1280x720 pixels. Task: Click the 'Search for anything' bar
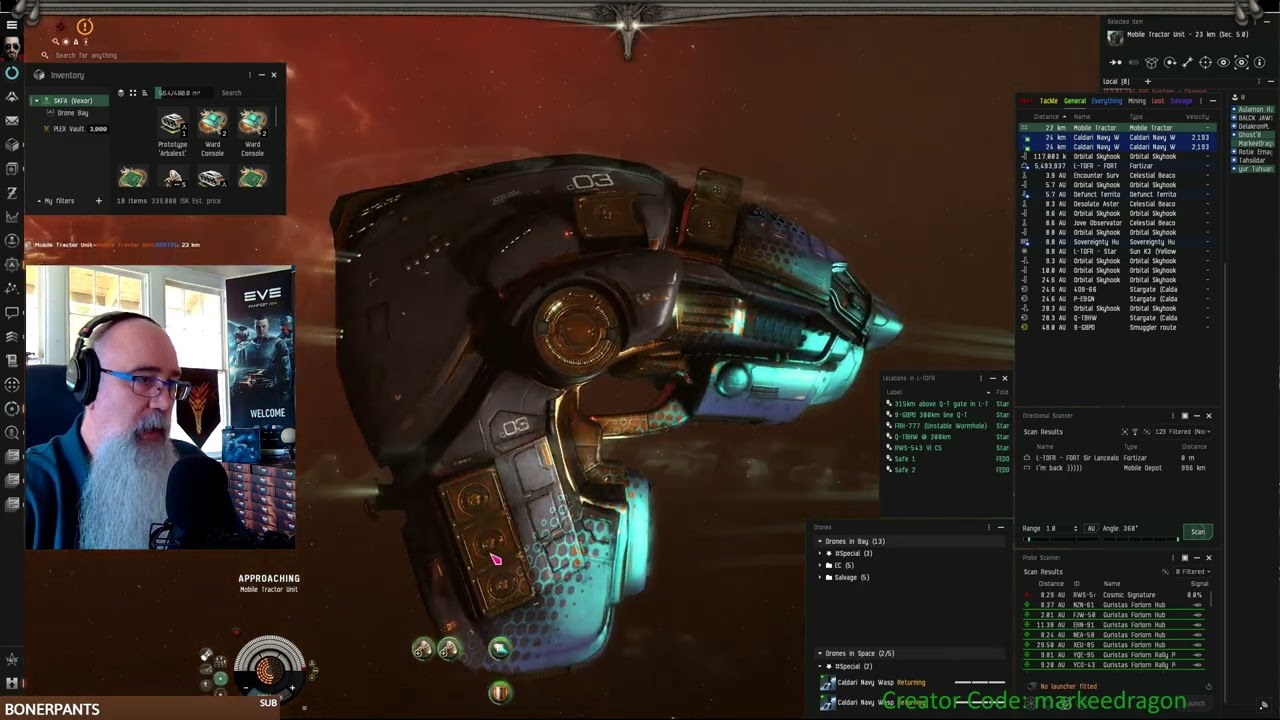coord(90,56)
